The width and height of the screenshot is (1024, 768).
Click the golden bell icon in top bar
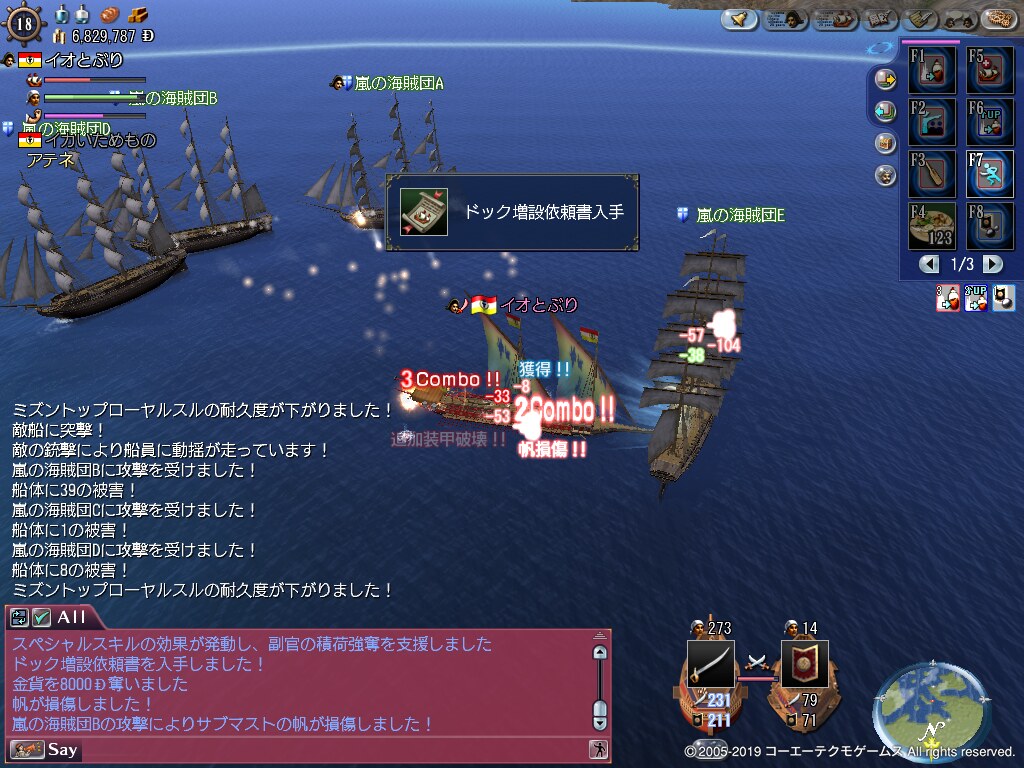coord(739,19)
